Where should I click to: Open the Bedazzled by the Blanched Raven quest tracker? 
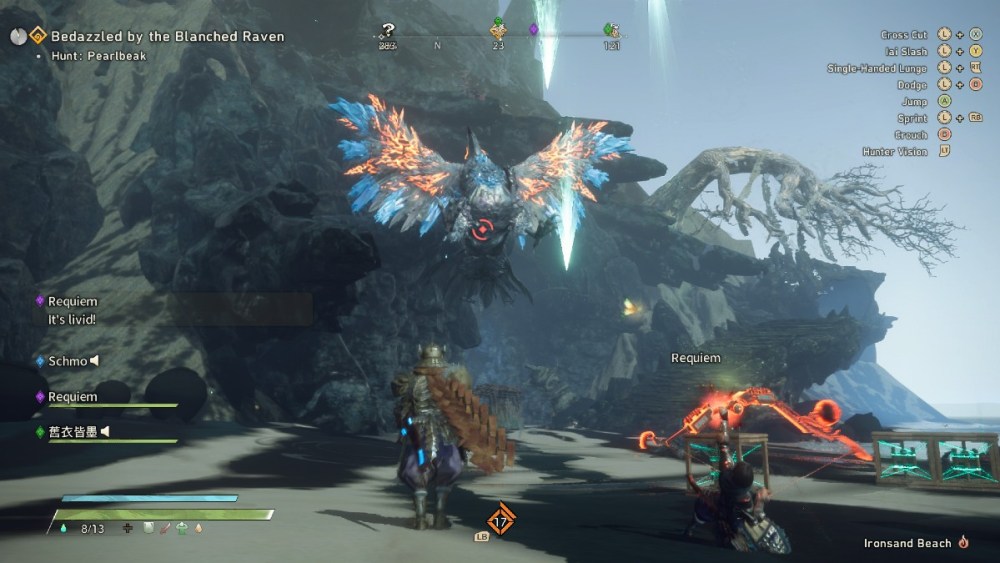(167, 36)
